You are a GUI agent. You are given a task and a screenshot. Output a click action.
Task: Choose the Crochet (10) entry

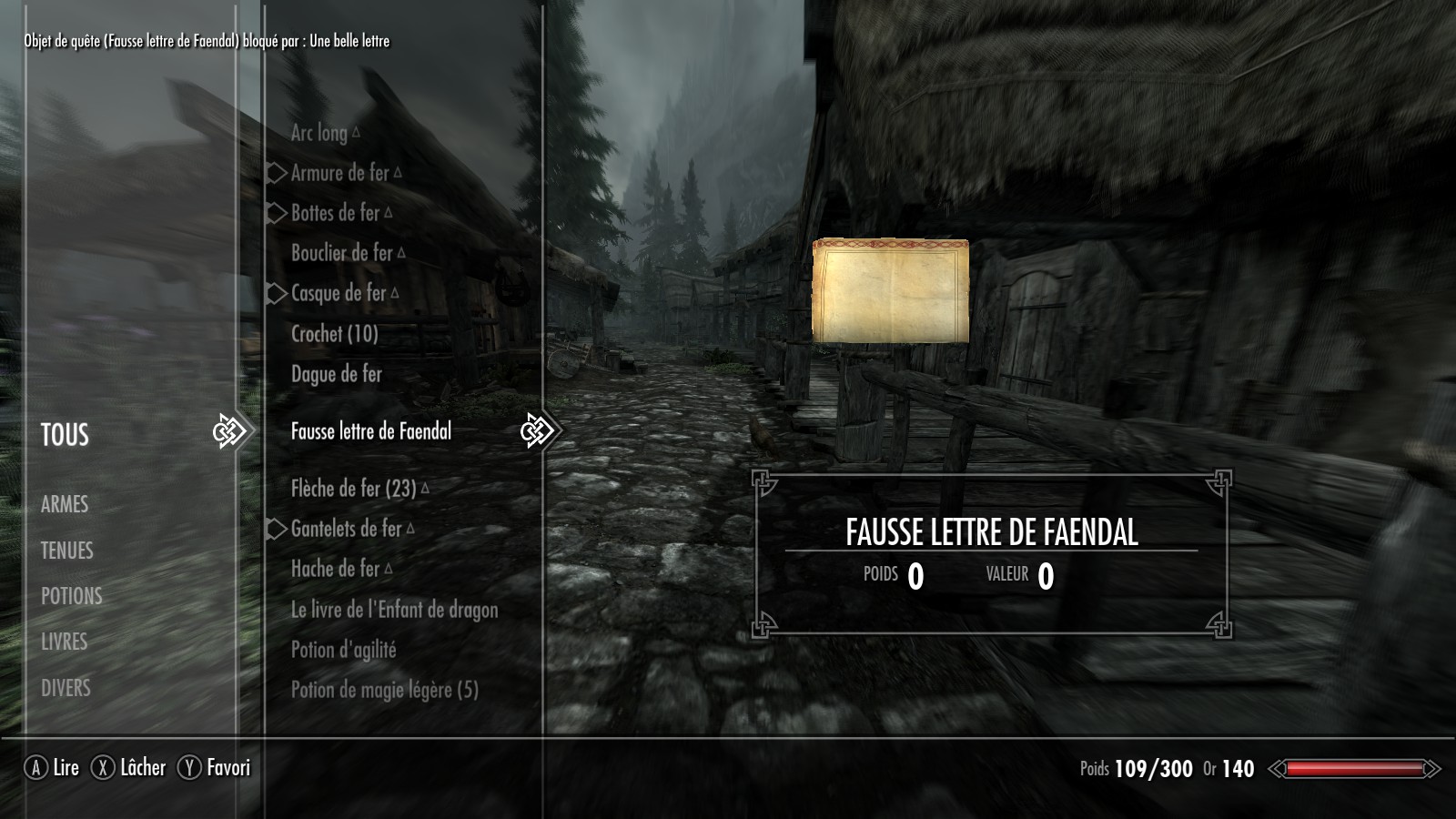(x=334, y=334)
